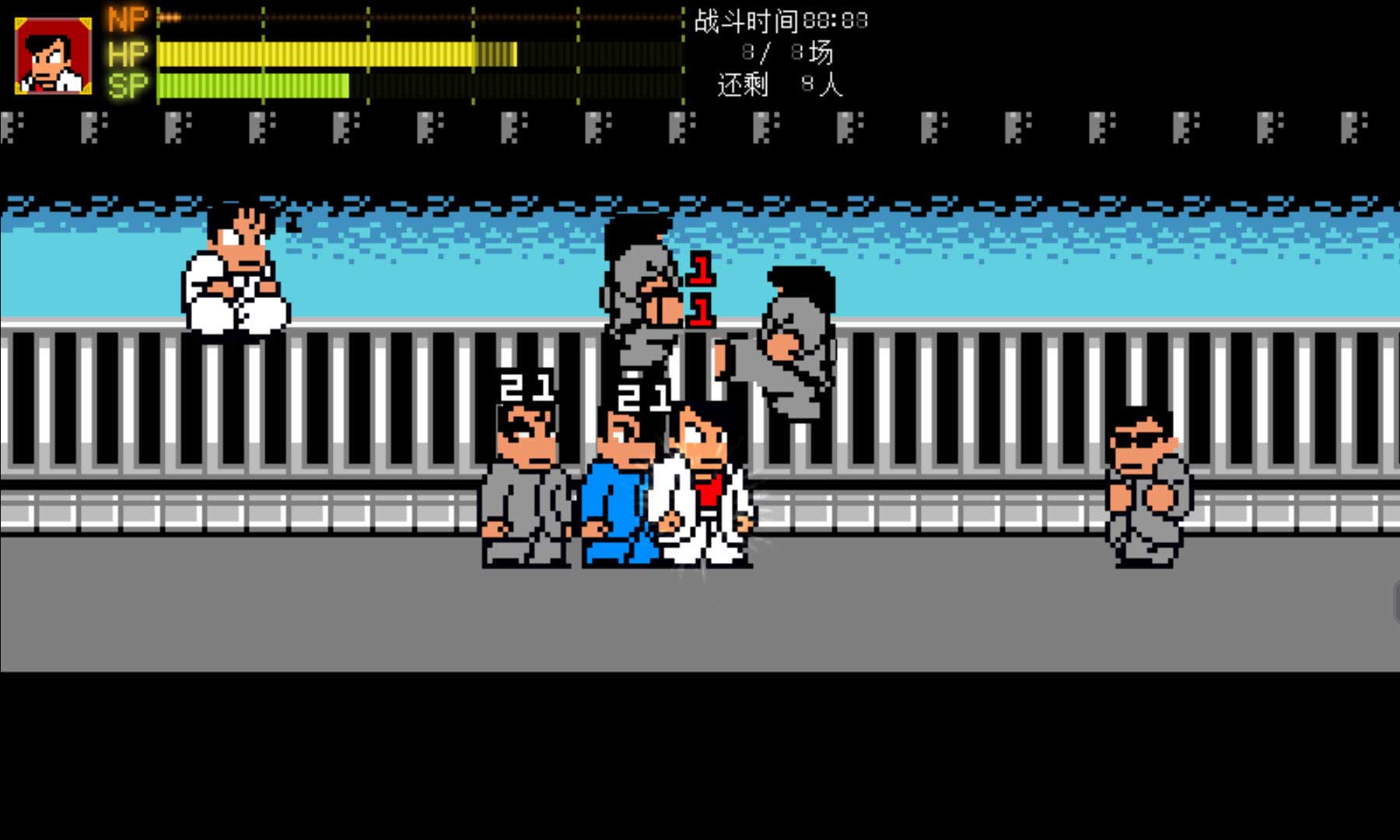Screen dimensions: 1400x840
Task: Expand the battle time display 战斗时间
Action: coord(747,22)
